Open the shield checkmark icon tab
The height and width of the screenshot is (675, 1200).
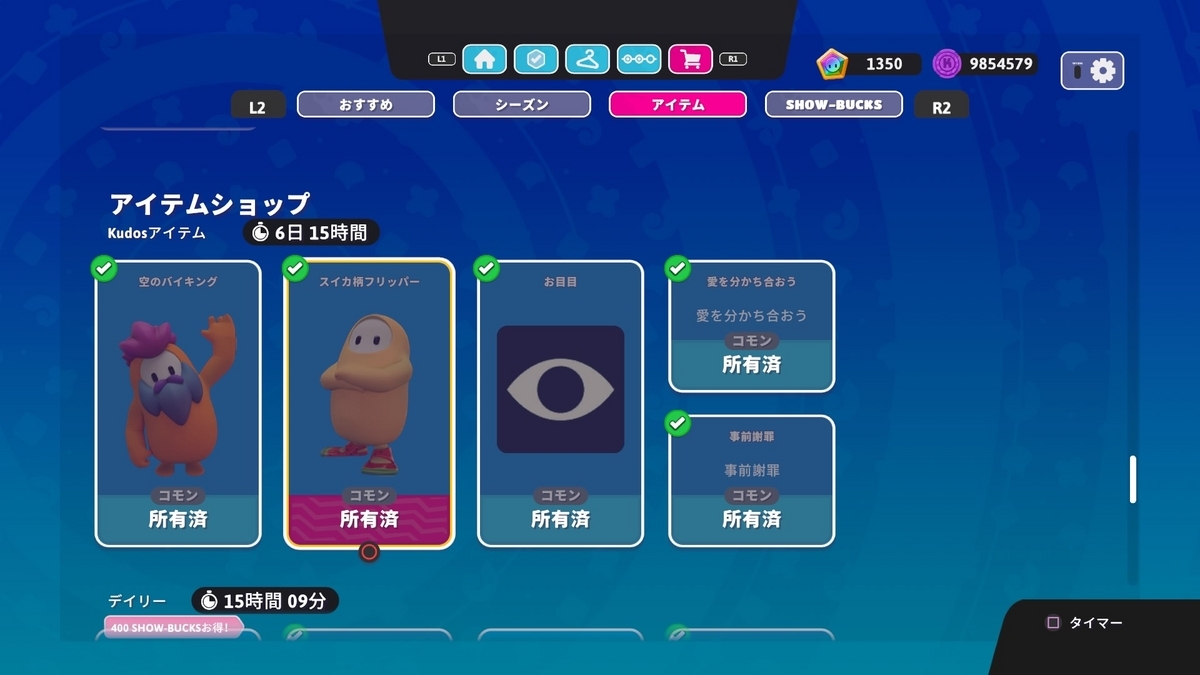click(536, 59)
